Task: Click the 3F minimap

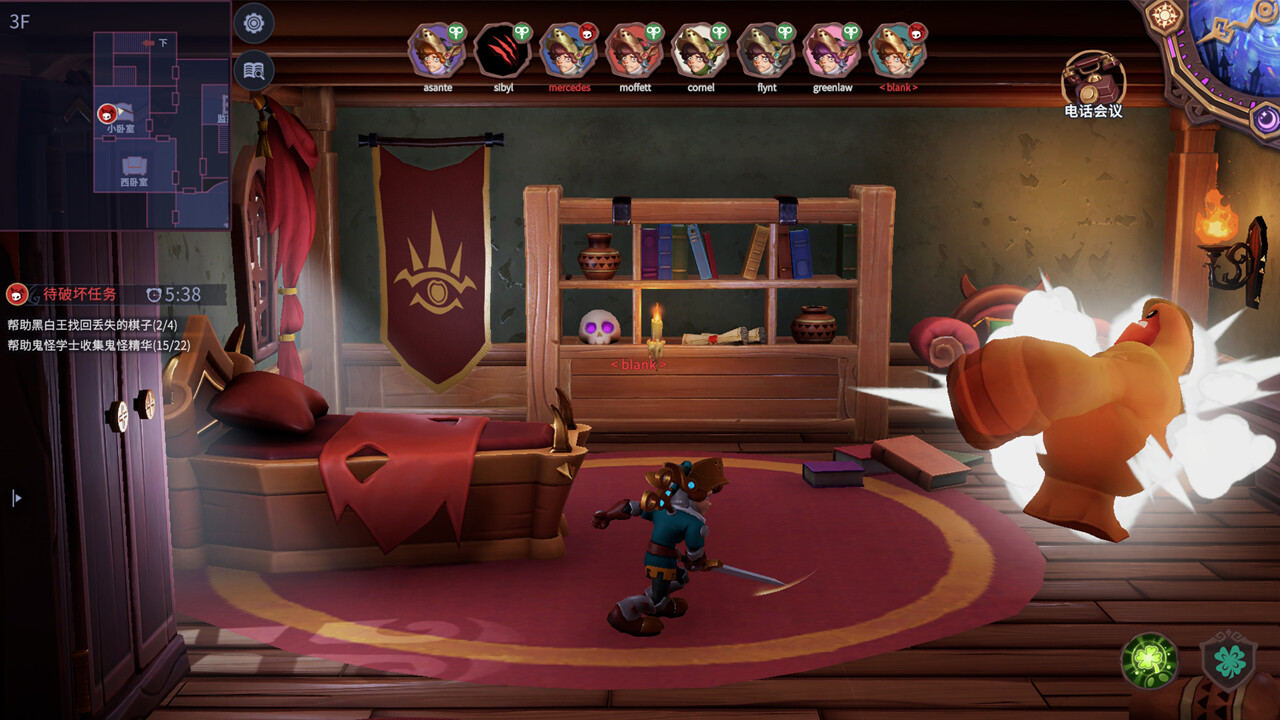Action: pos(115,115)
